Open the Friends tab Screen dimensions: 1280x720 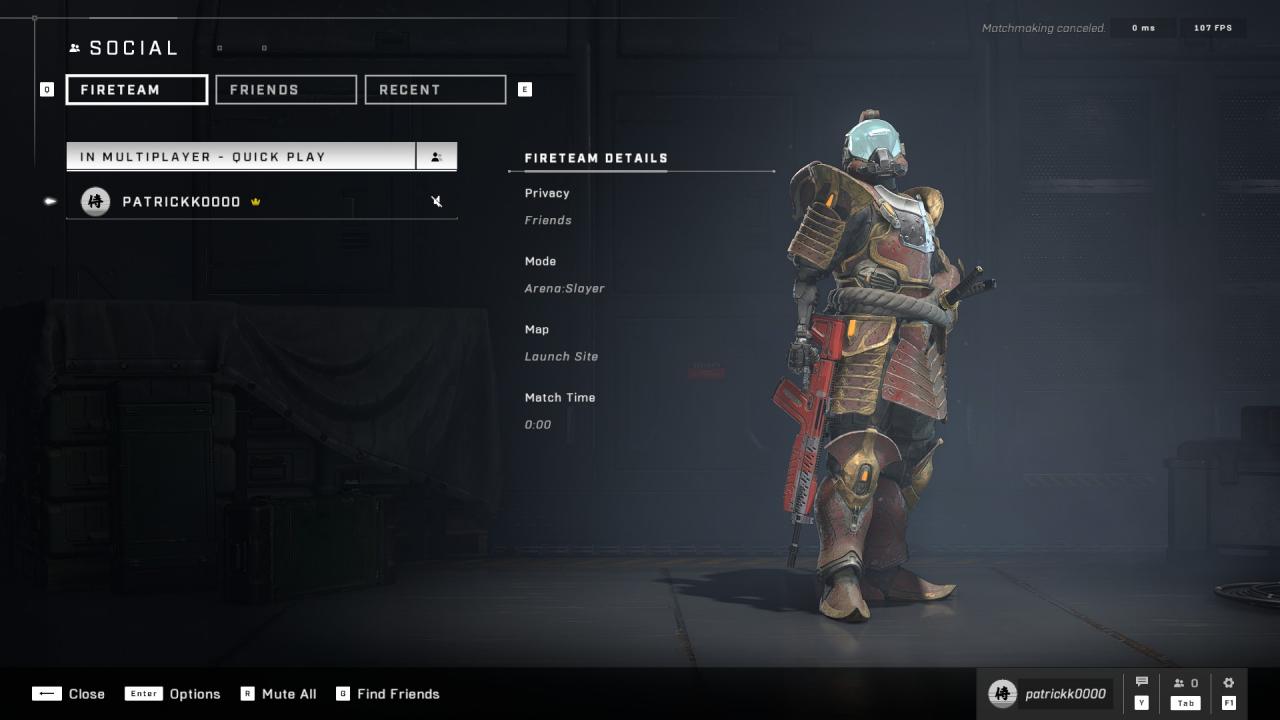coord(286,90)
